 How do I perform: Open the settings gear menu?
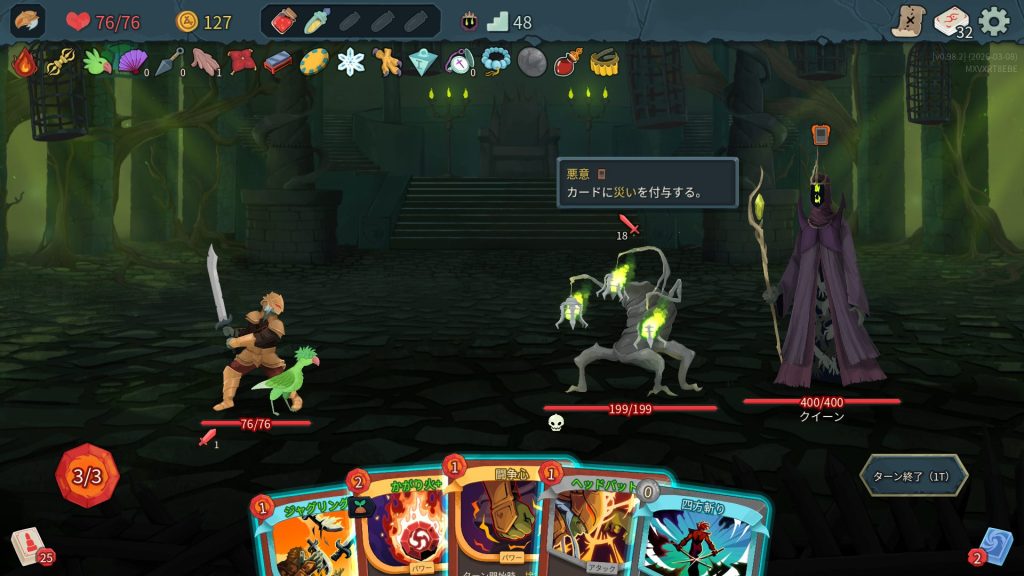993,21
